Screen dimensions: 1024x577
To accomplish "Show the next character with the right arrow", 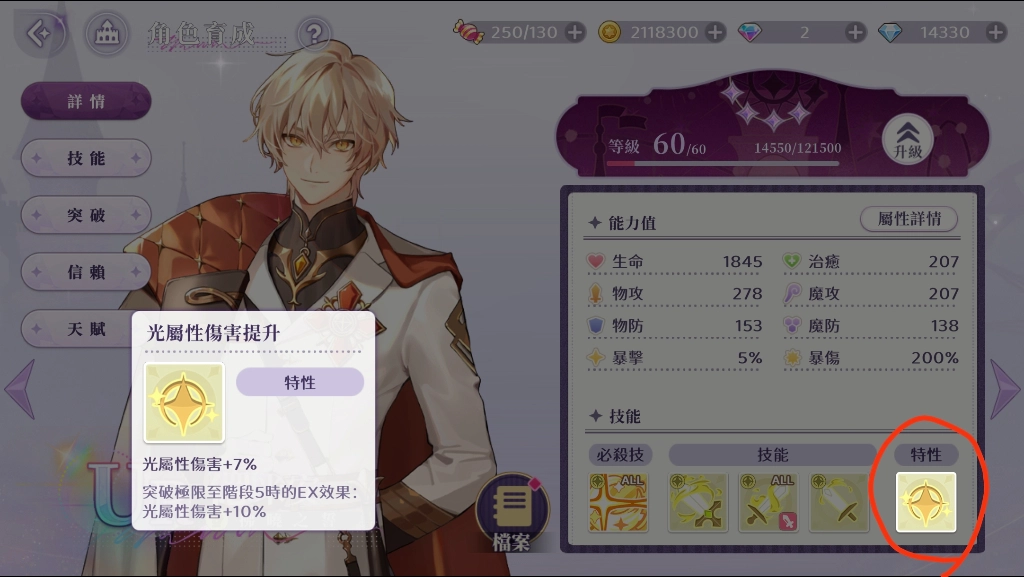I will [x=1004, y=388].
